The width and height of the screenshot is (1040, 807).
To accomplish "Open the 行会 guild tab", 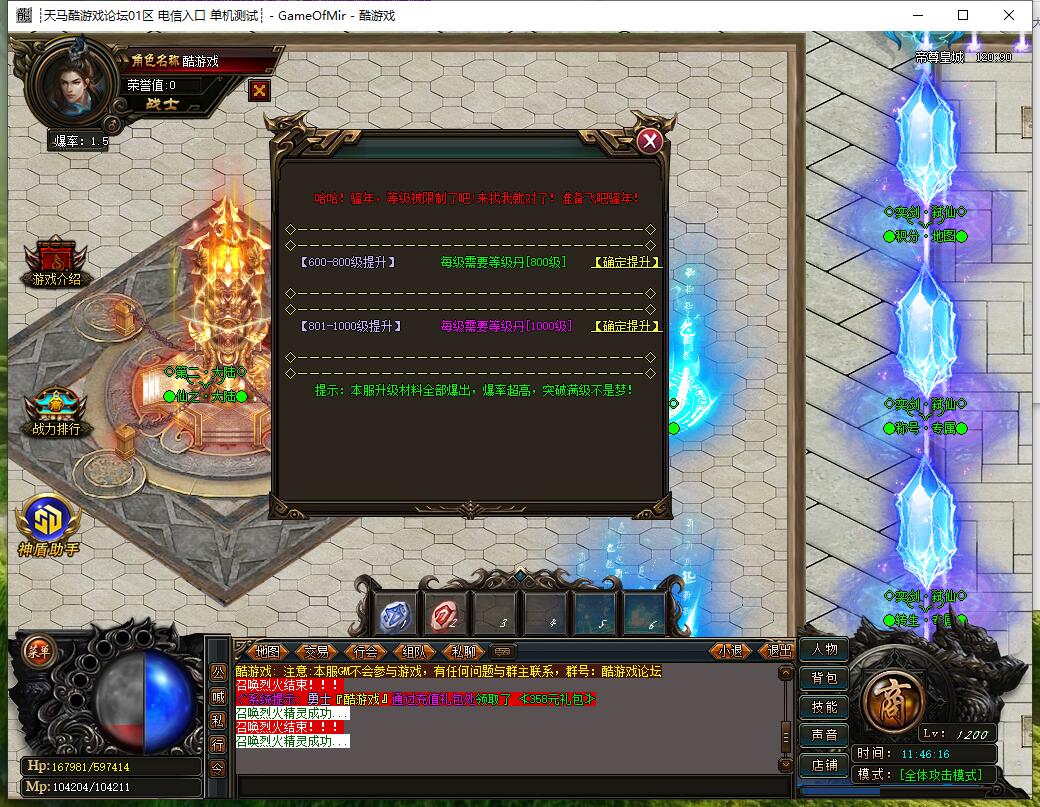I will 366,651.
